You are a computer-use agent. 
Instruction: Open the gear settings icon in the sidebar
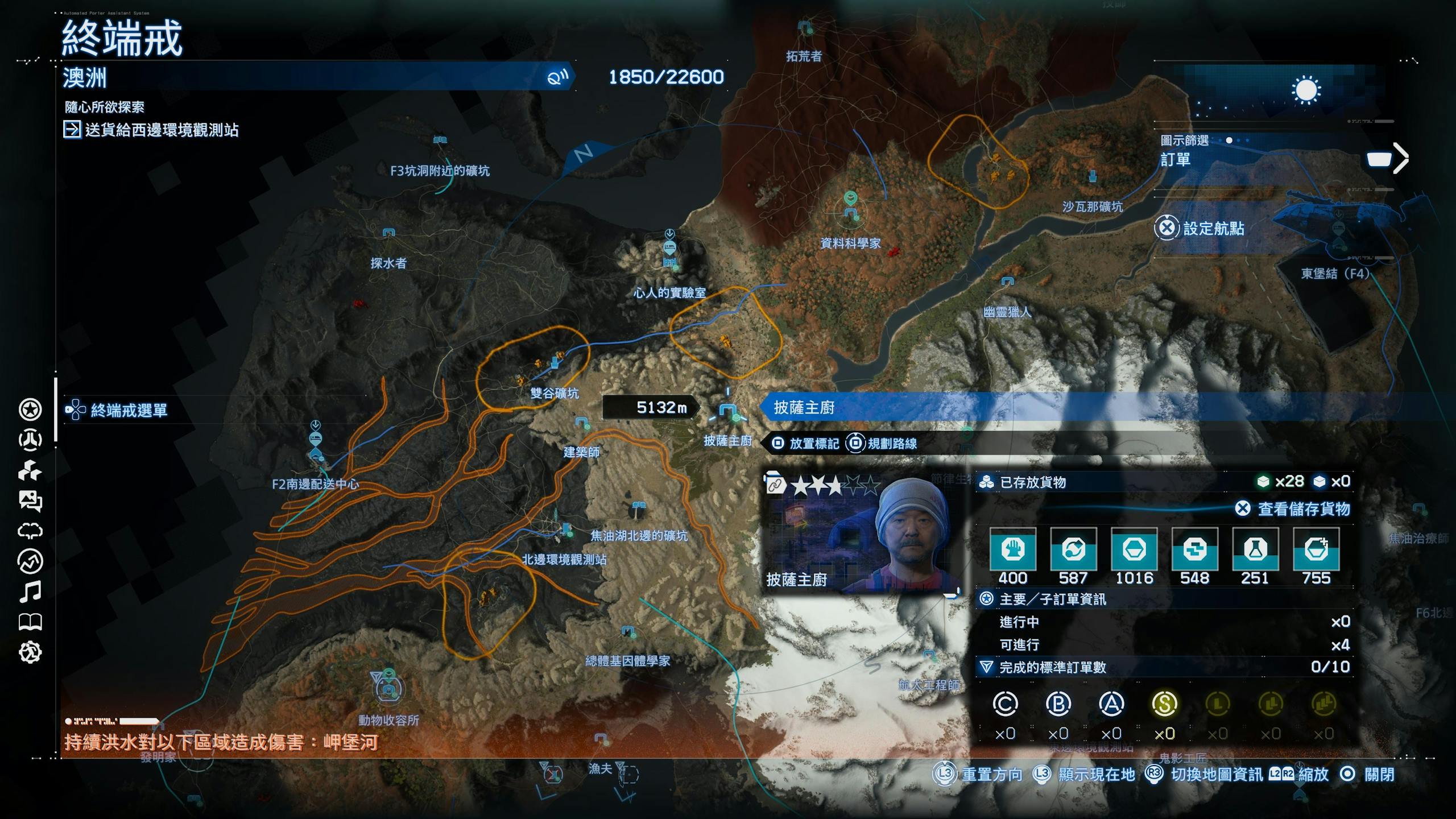(30, 652)
